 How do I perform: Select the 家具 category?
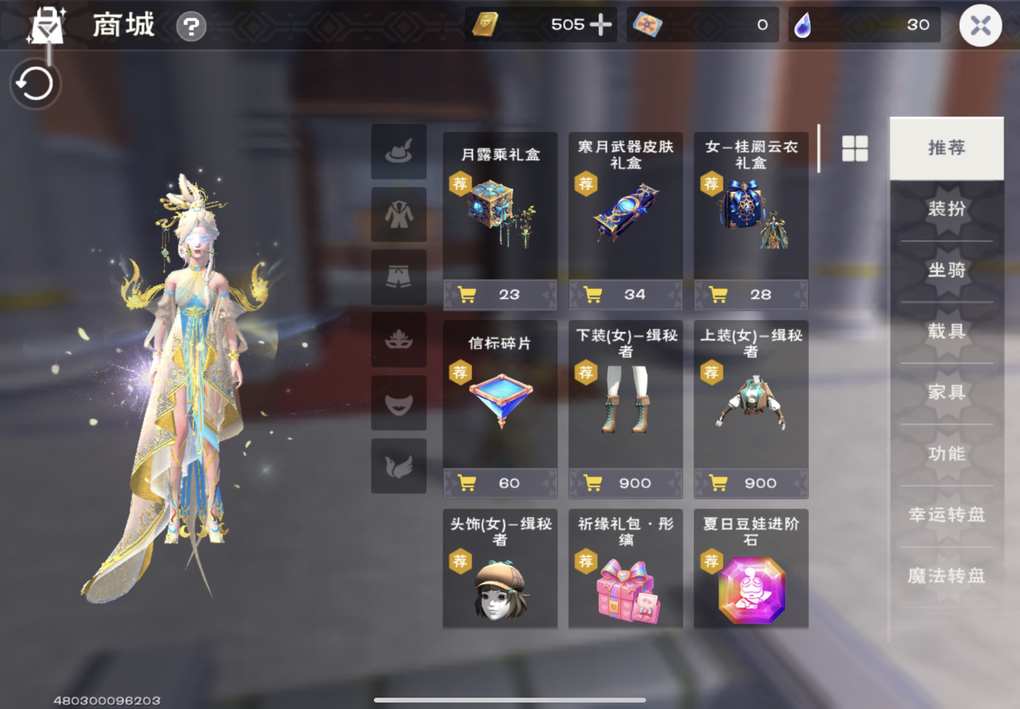[x=946, y=393]
